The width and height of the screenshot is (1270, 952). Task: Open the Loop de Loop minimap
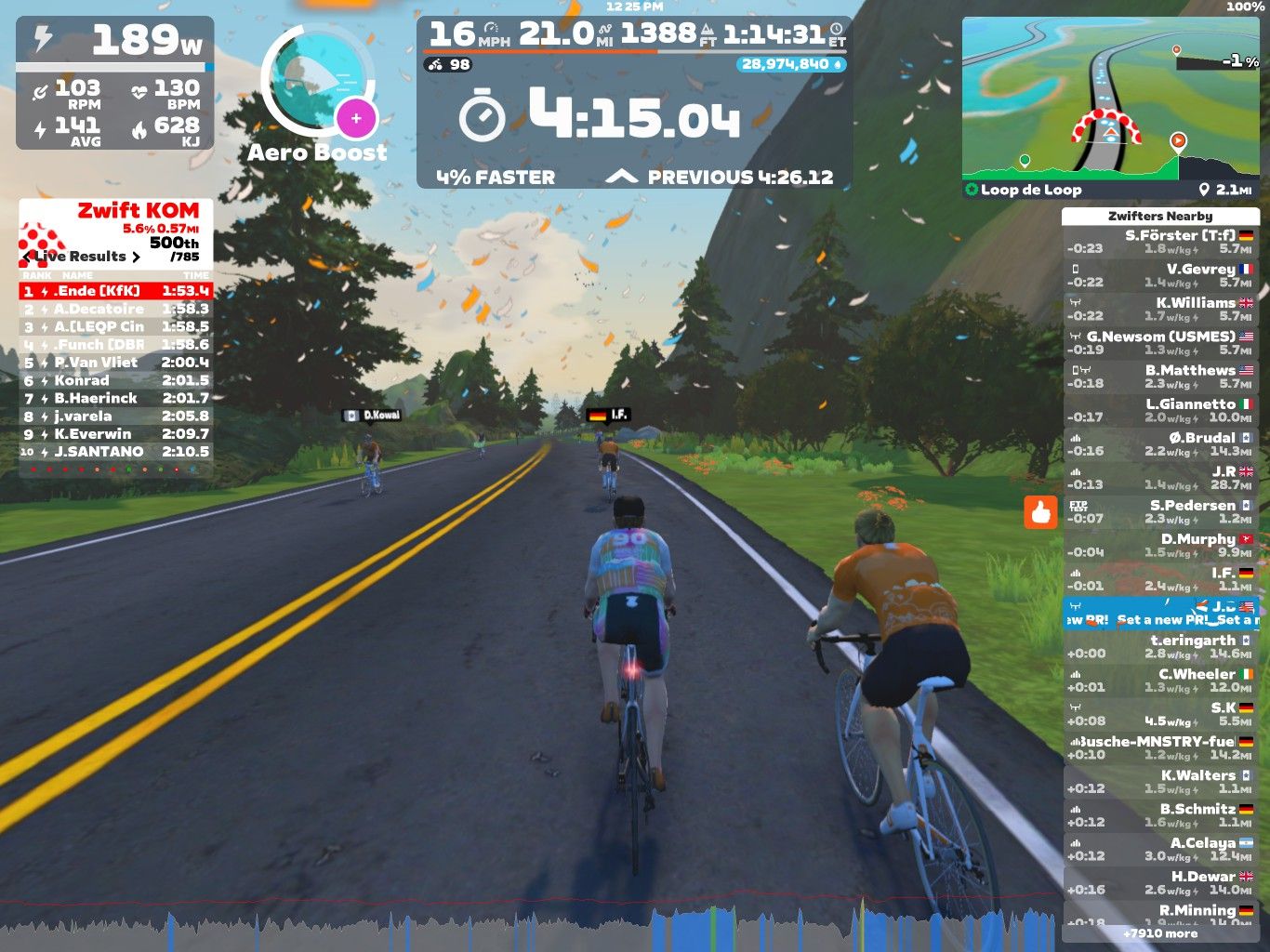[1110, 98]
